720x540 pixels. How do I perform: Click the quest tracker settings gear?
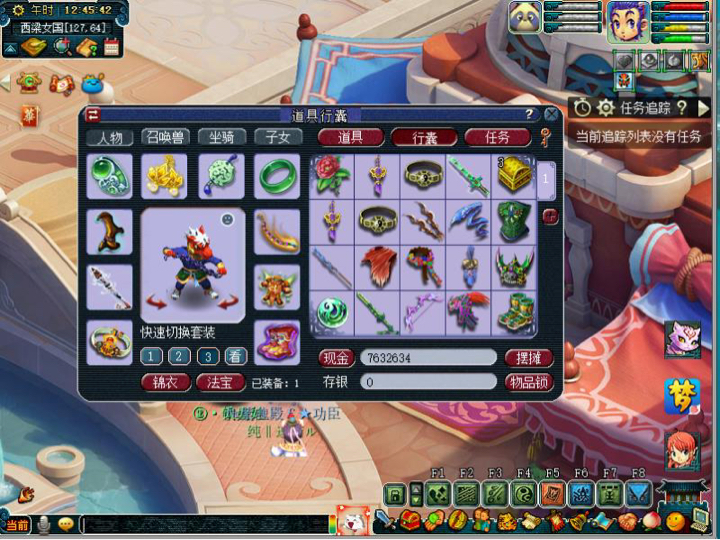pos(605,107)
